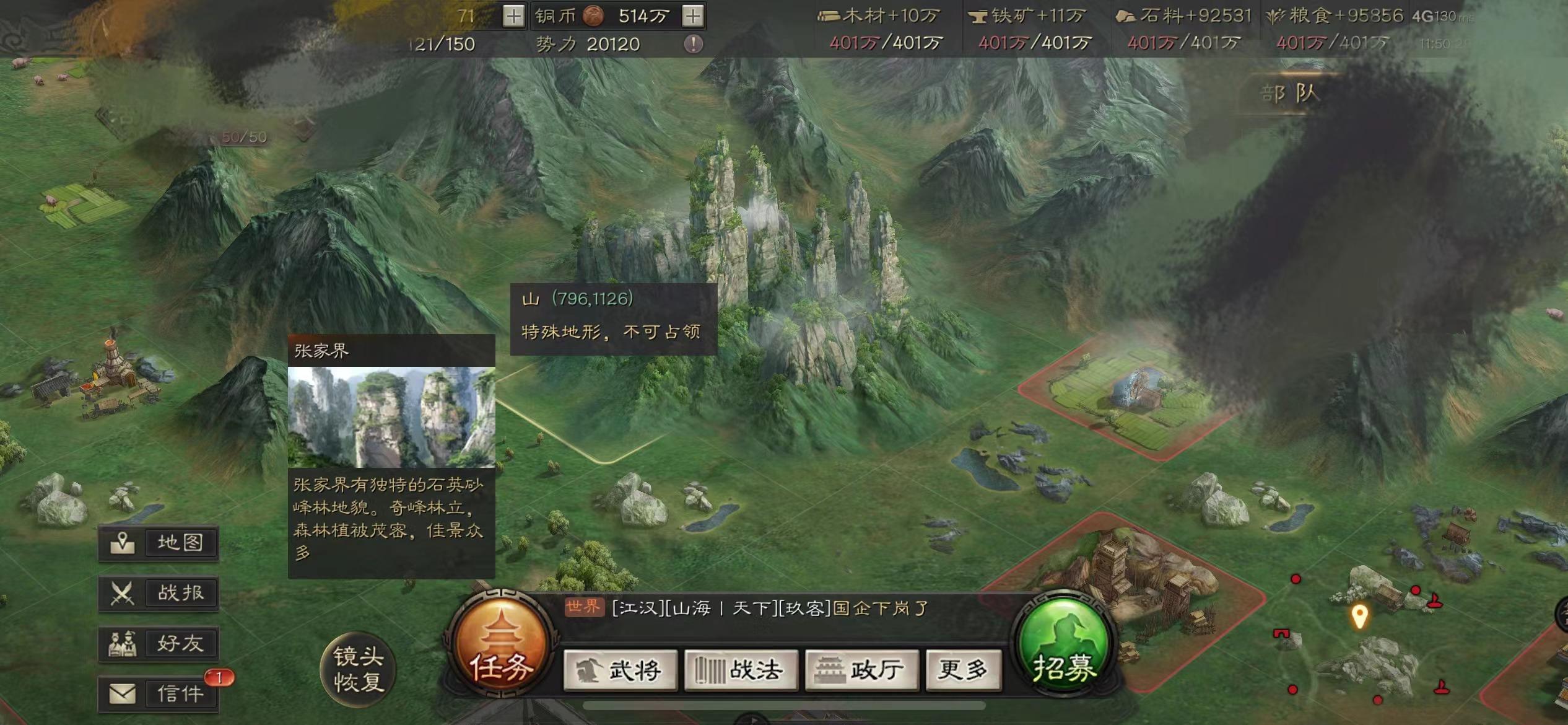Open the 武将 generals panel
This screenshot has height=725, width=1568.
tap(621, 669)
